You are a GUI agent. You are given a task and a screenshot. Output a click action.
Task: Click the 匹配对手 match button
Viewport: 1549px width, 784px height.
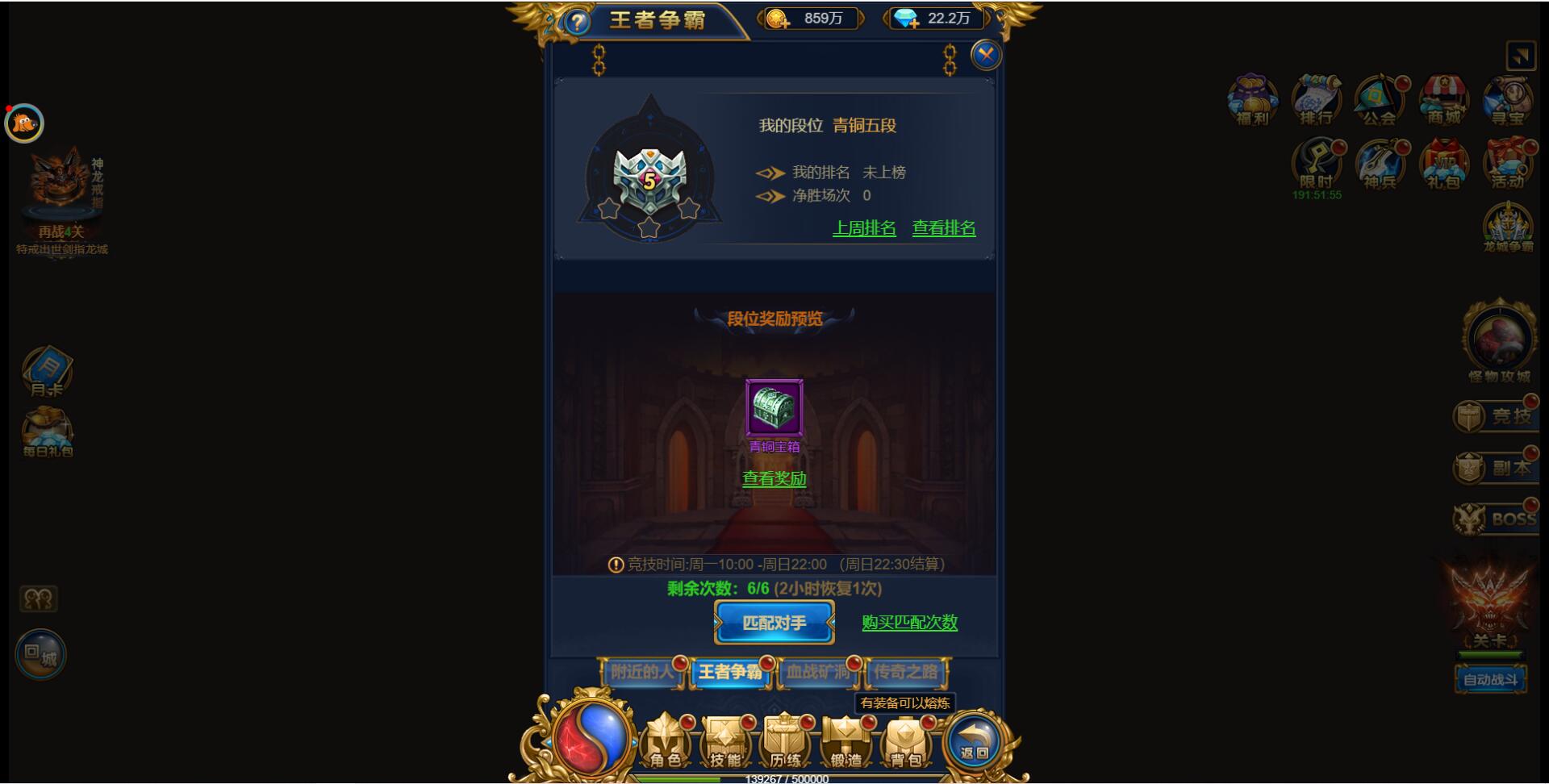tap(774, 623)
